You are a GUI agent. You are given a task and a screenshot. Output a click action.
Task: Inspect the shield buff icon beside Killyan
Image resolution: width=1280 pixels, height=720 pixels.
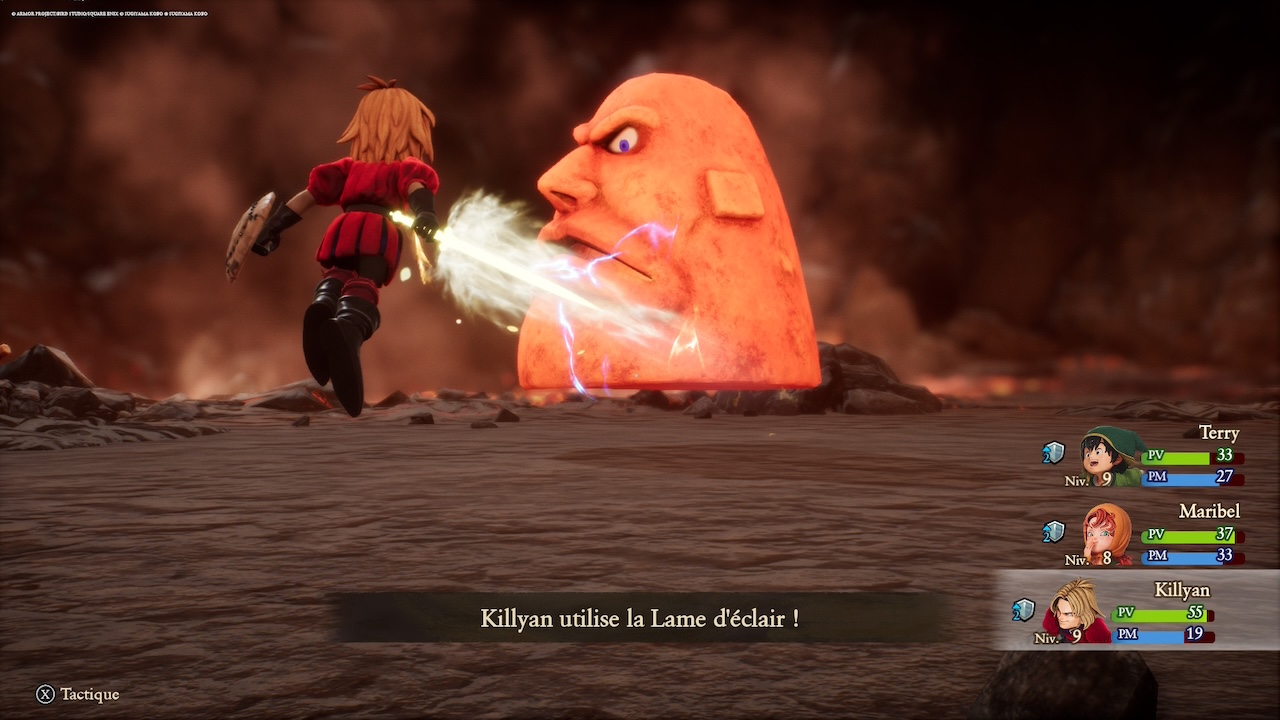pos(1022,610)
